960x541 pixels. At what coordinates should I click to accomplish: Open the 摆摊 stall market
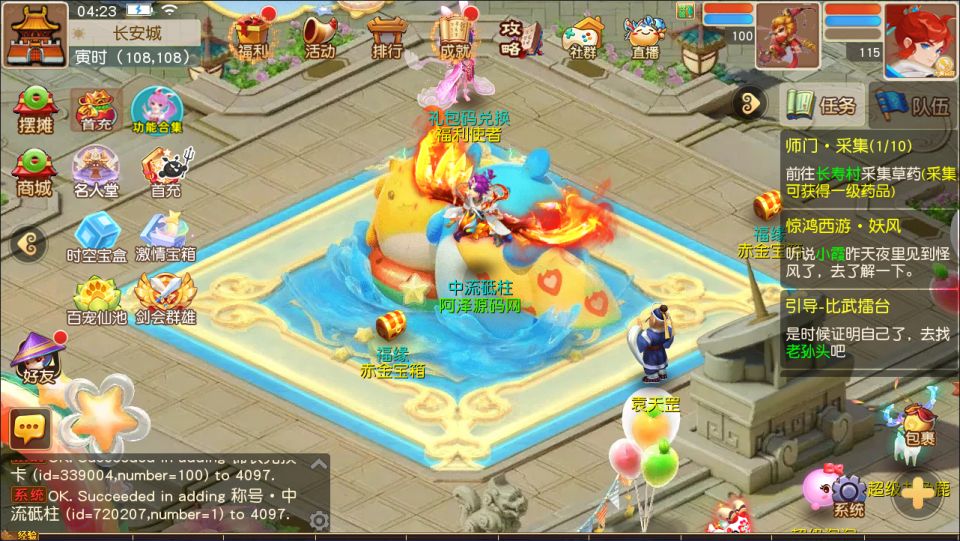[35, 109]
